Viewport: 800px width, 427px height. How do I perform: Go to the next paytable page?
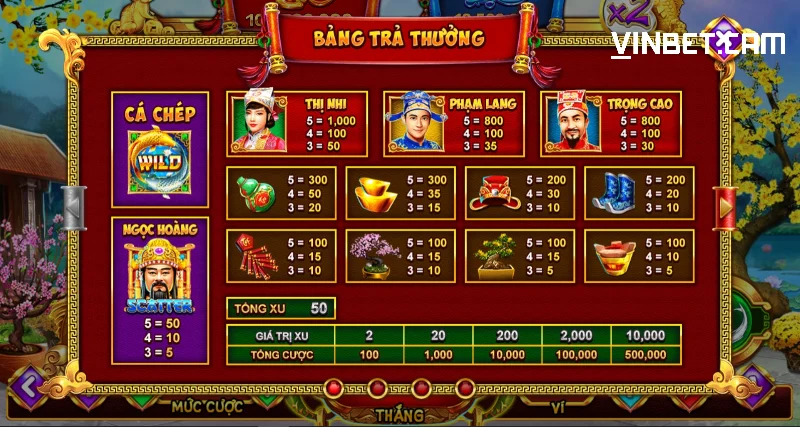click(x=726, y=208)
